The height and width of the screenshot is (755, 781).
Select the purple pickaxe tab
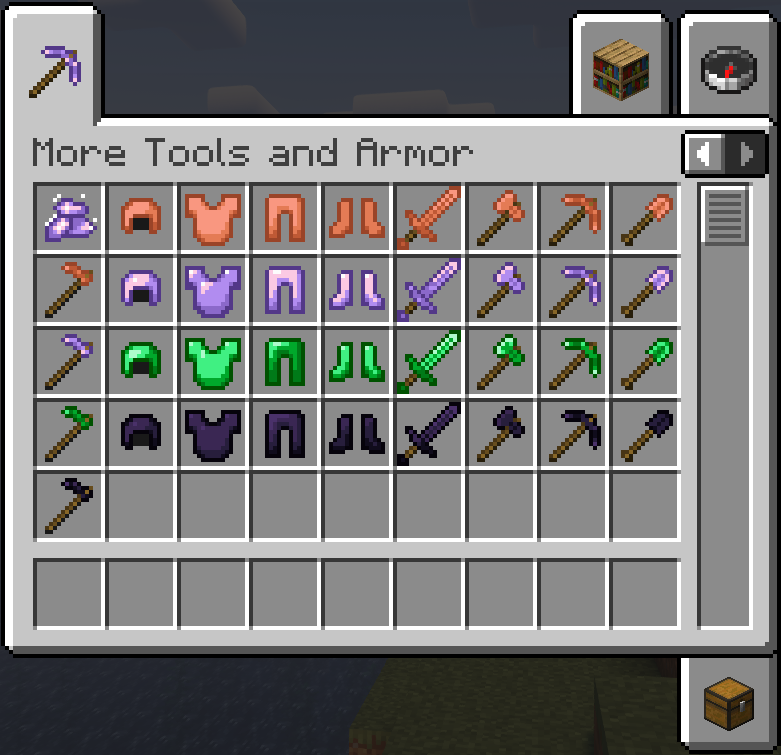coord(55,70)
